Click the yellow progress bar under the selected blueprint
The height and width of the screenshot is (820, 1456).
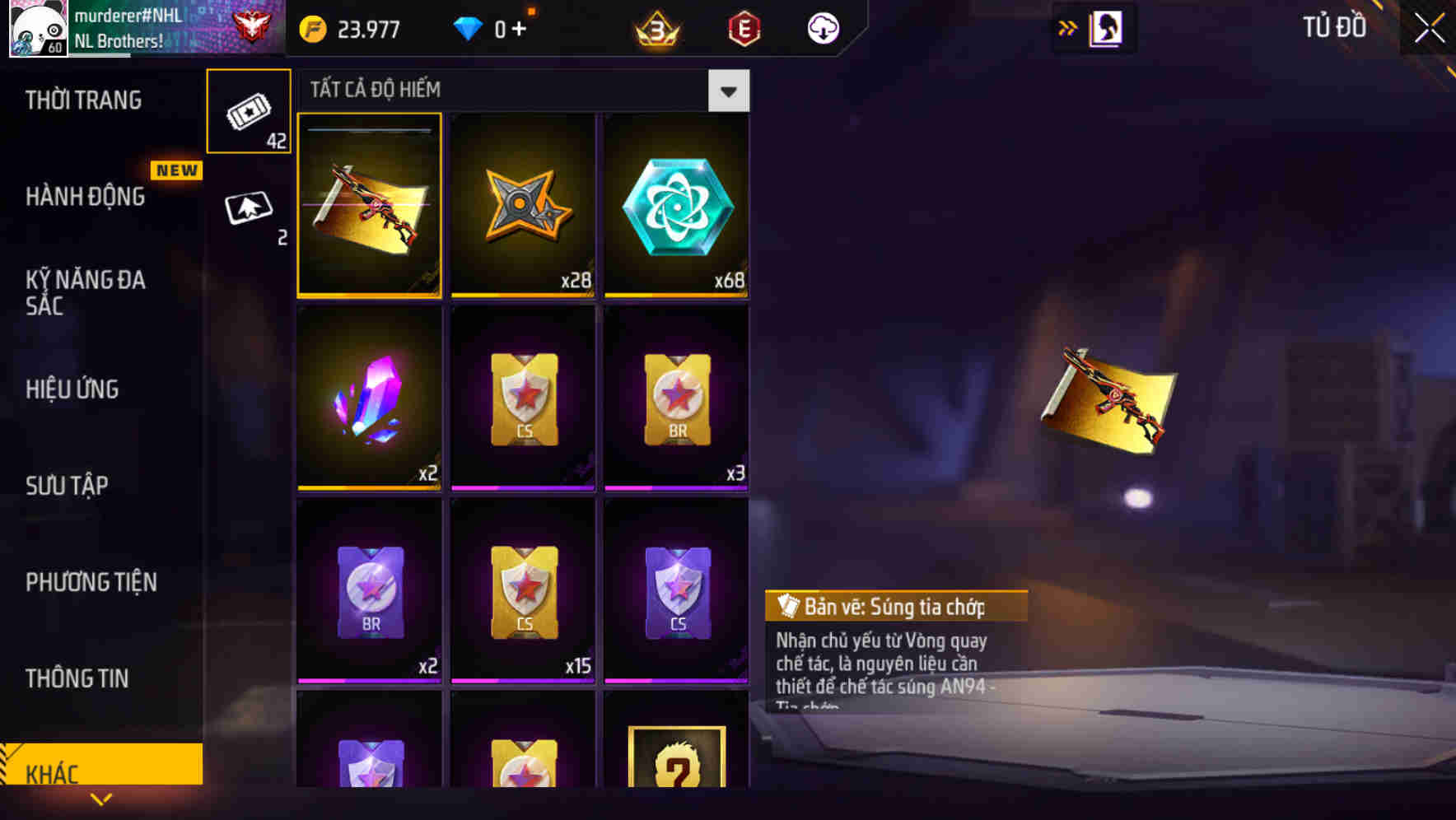point(369,294)
